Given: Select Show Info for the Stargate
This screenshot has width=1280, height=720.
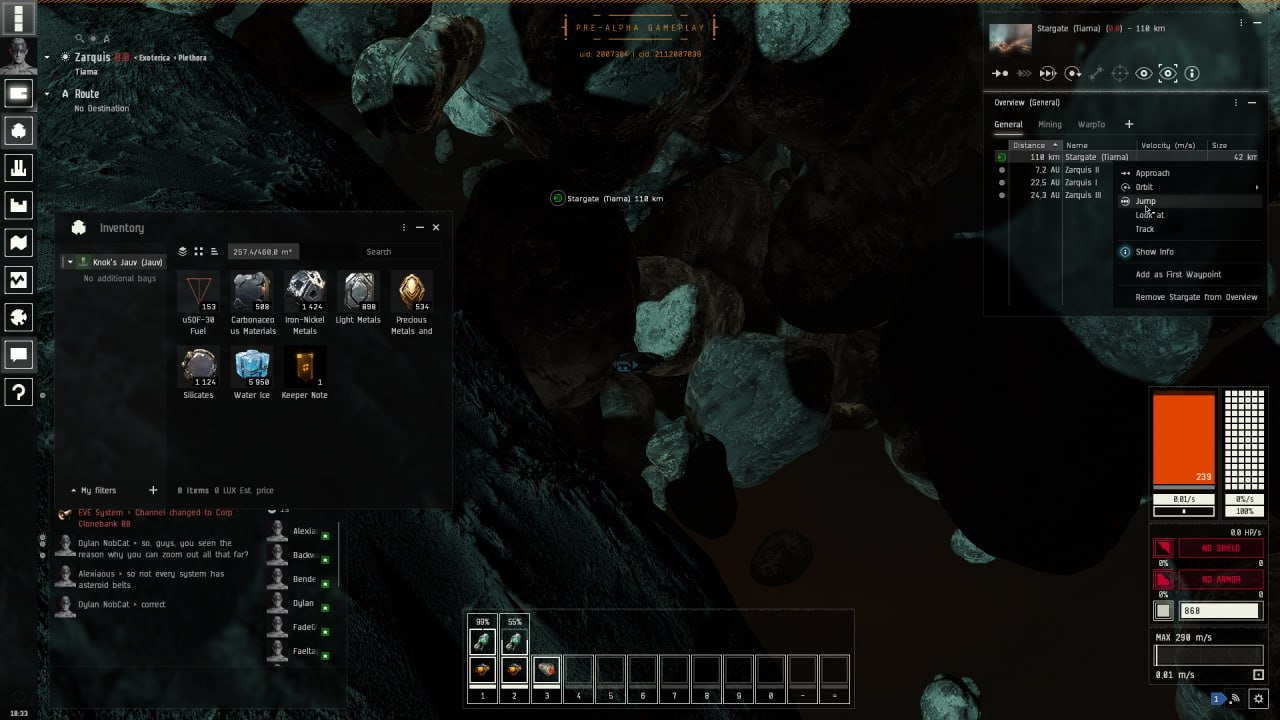Looking at the screenshot, I should click(1154, 252).
